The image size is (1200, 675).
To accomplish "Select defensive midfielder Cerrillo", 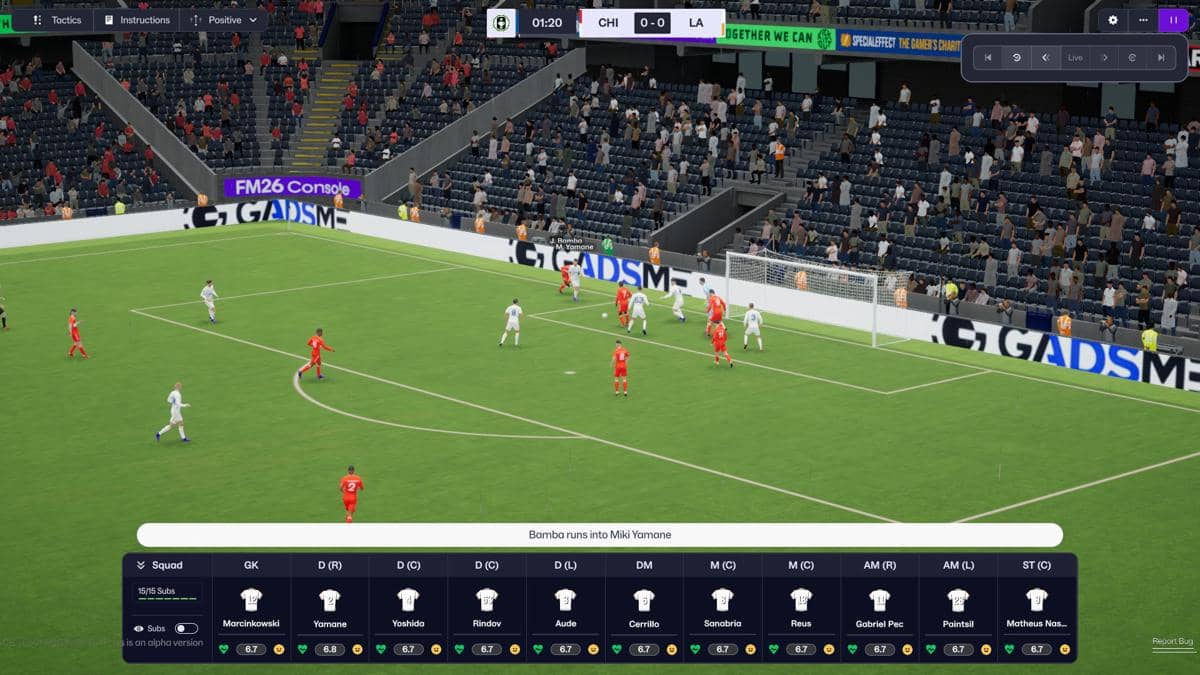I will 644,610.
